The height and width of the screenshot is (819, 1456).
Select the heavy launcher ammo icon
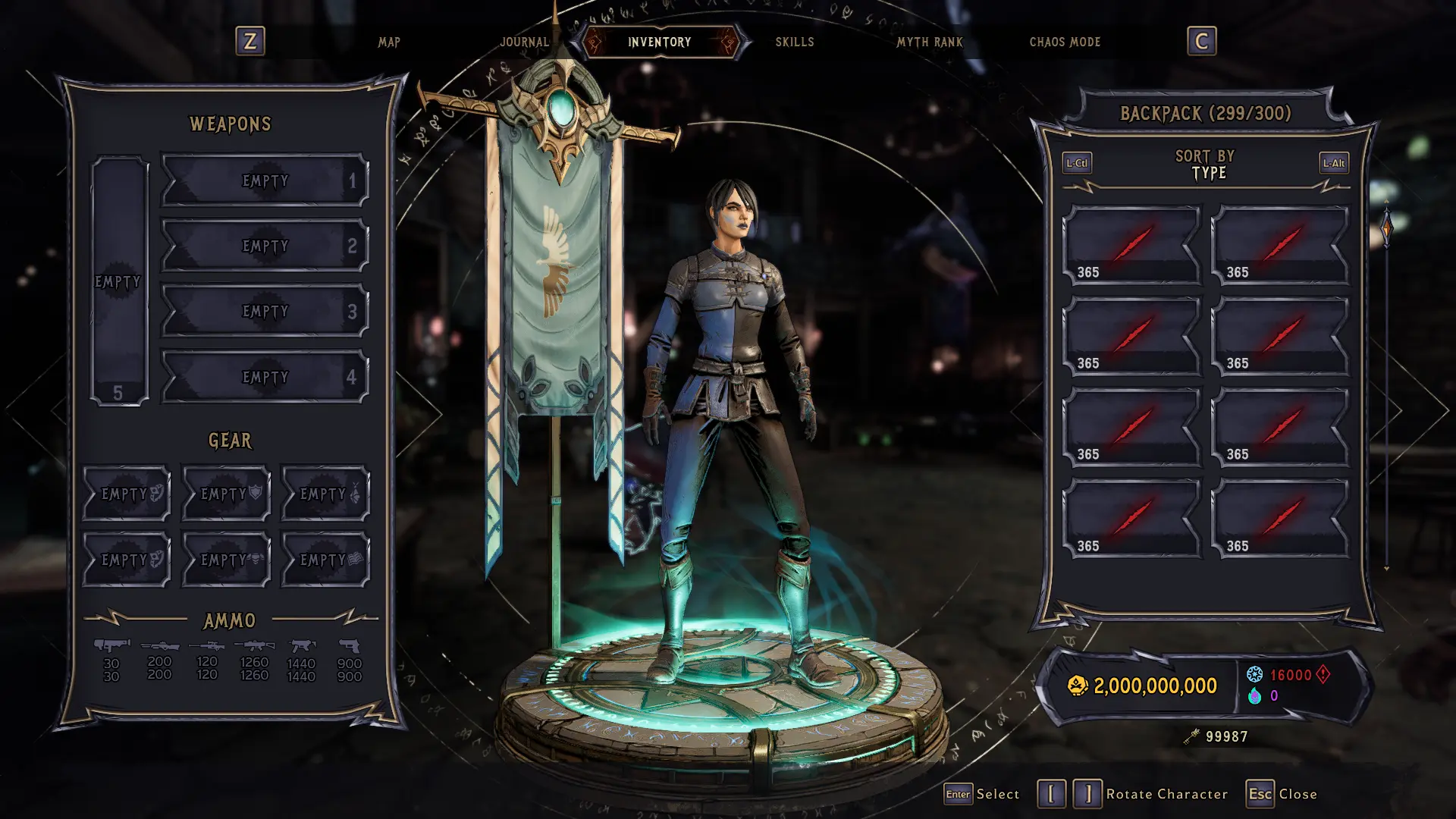click(112, 645)
